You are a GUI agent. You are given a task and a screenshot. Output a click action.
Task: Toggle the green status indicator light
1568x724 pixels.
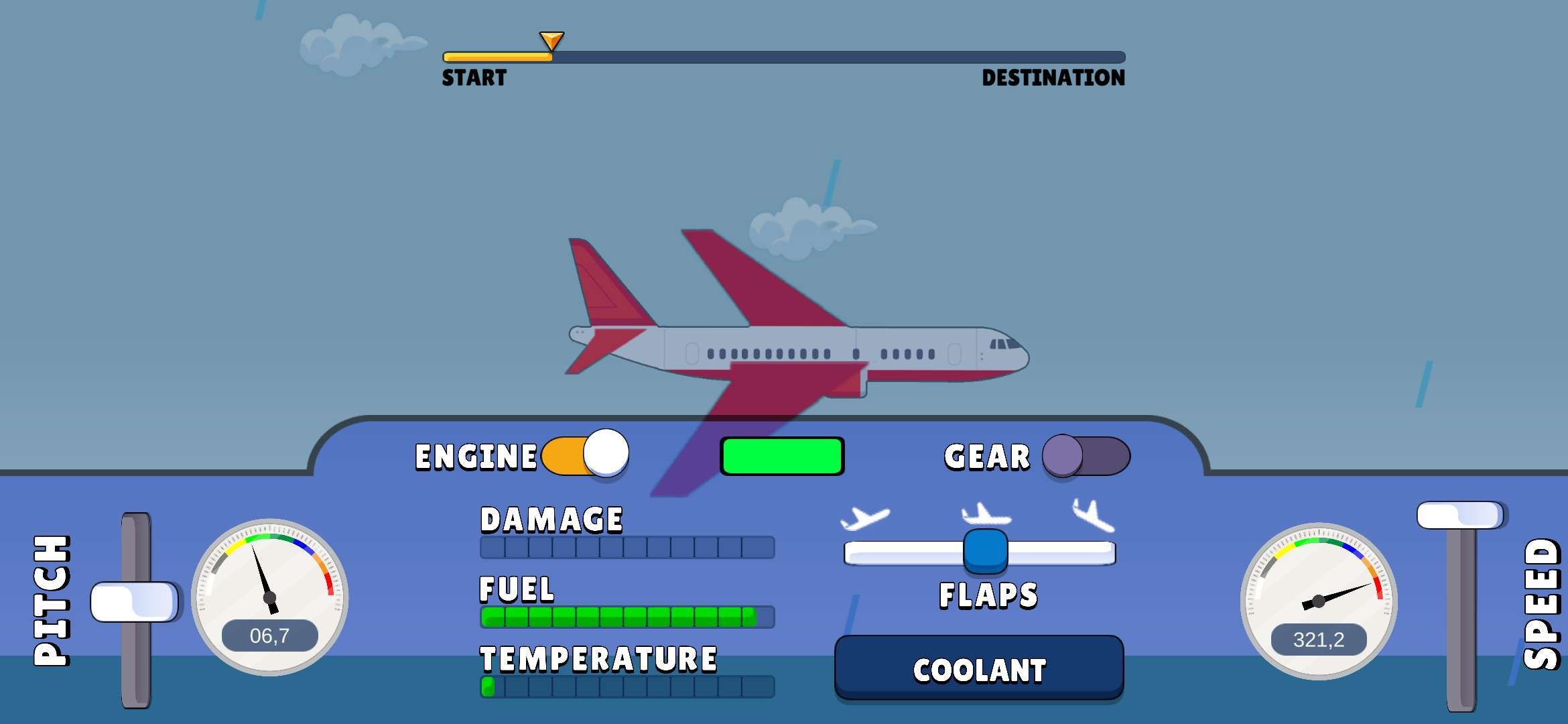click(782, 457)
